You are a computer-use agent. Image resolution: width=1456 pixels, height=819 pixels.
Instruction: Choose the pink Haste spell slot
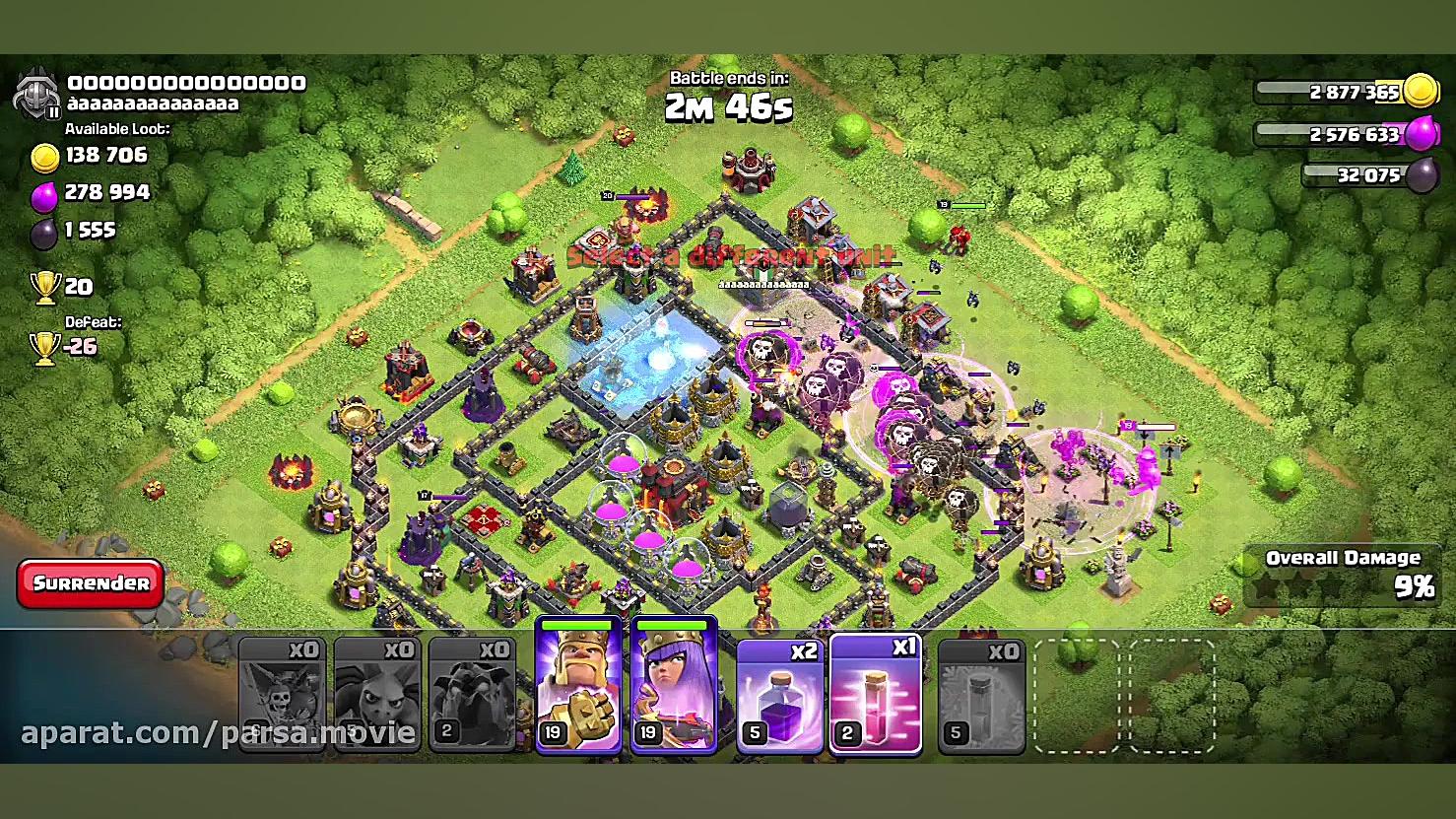click(876, 696)
